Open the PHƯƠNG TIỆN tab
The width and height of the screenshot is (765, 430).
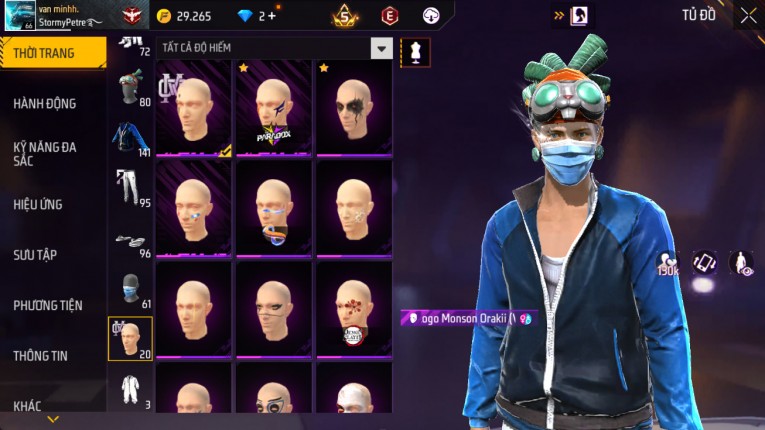coord(48,305)
